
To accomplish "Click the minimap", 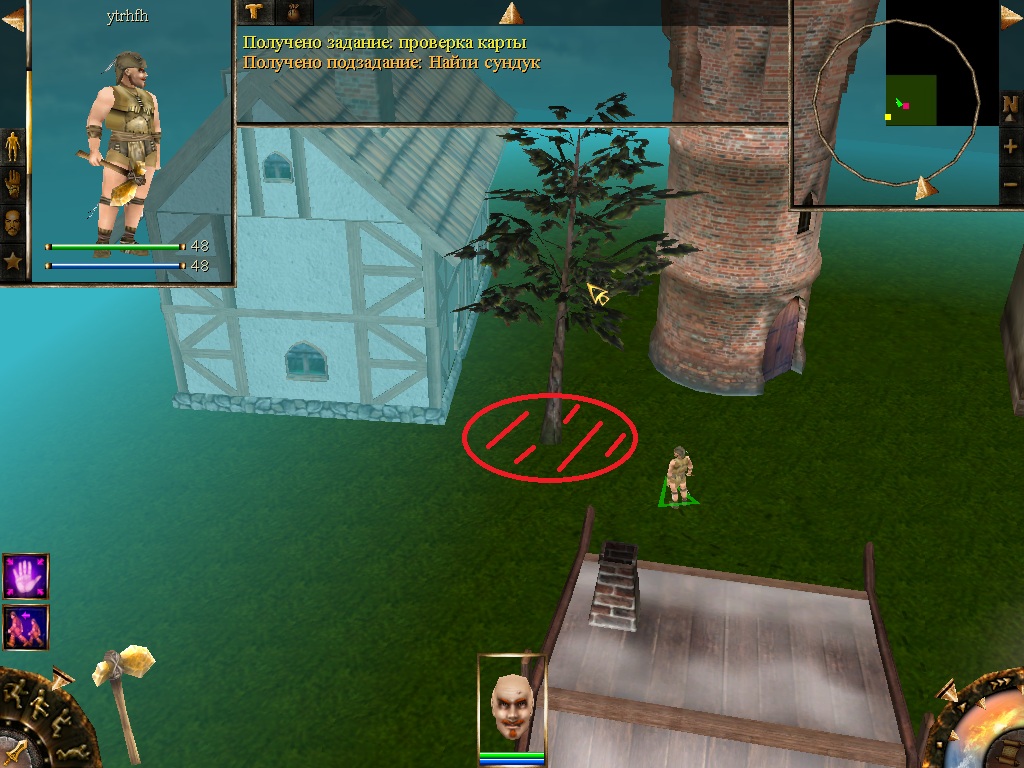I will [910, 100].
